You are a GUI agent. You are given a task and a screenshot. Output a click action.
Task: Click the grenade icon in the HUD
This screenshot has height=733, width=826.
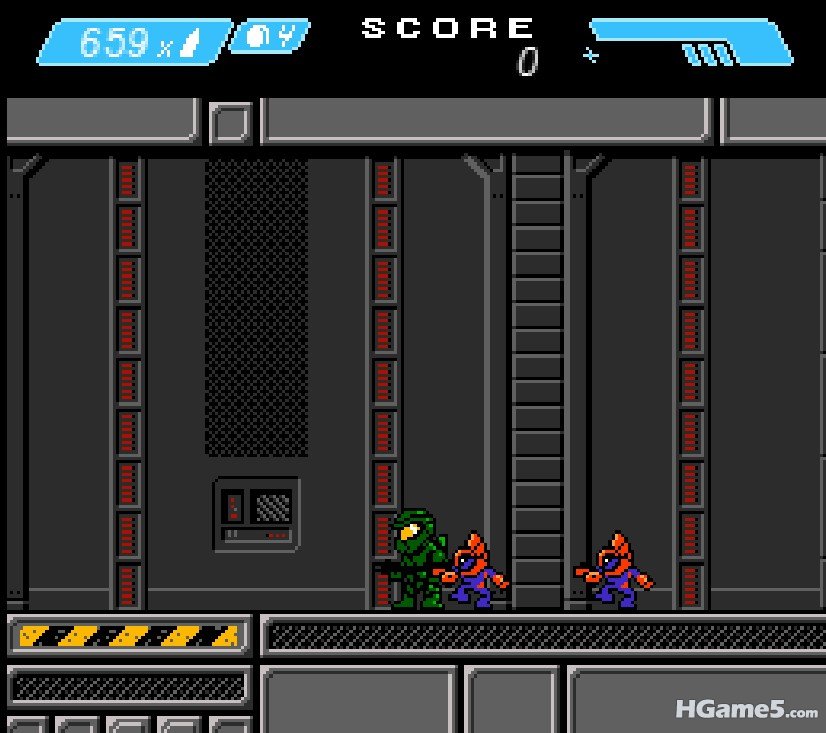tap(257, 37)
